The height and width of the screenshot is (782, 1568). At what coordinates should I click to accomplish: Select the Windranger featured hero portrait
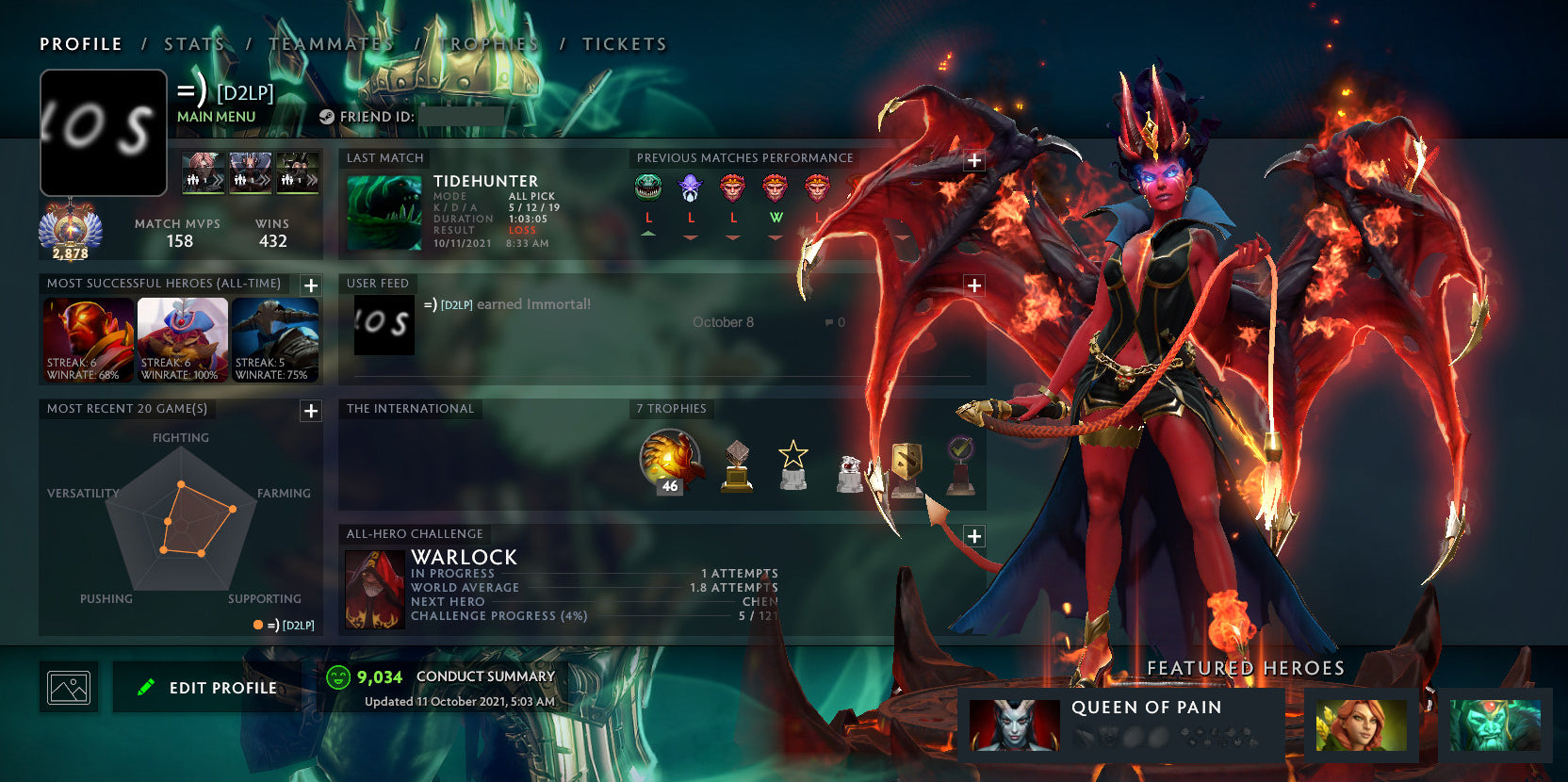pyautogui.click(x=1361, y=725)
